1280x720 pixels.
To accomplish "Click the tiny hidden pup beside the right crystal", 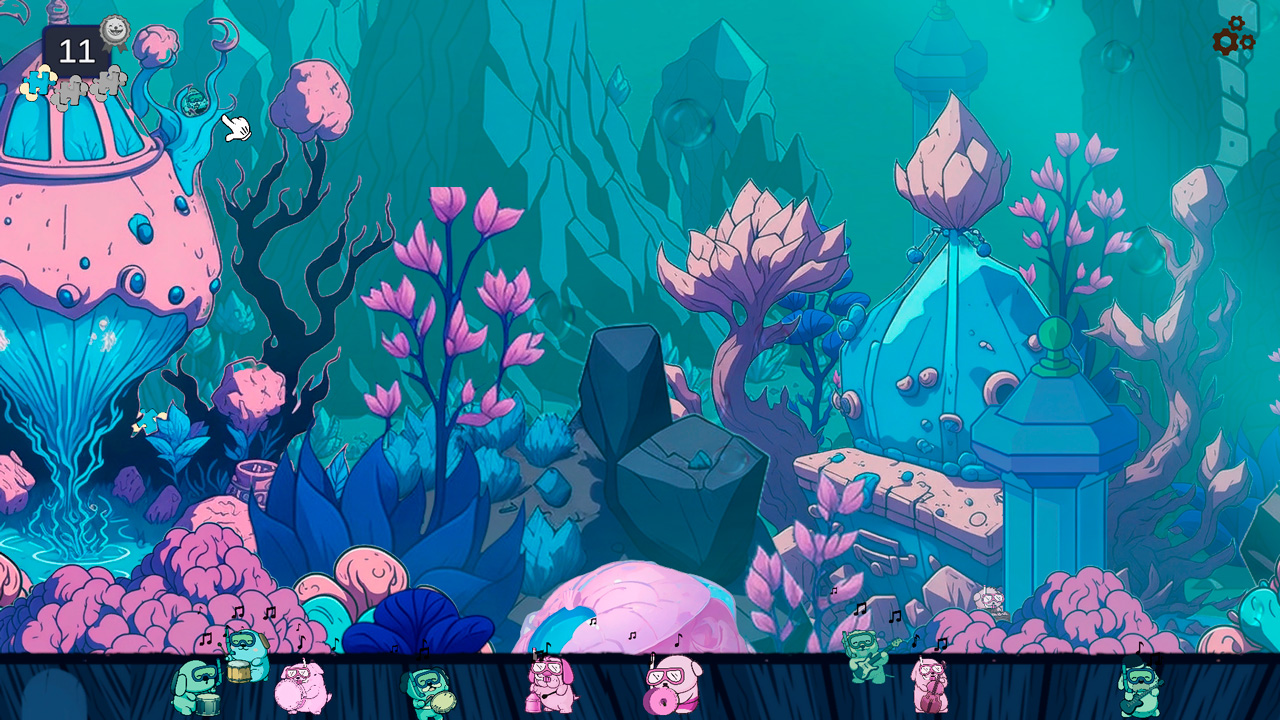I will pos(991,599).
